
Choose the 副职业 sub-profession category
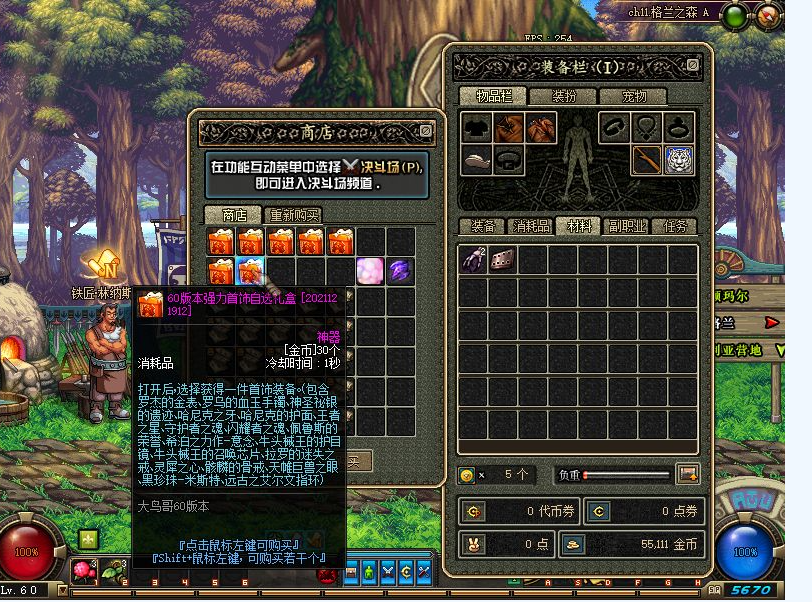[626, 227]
